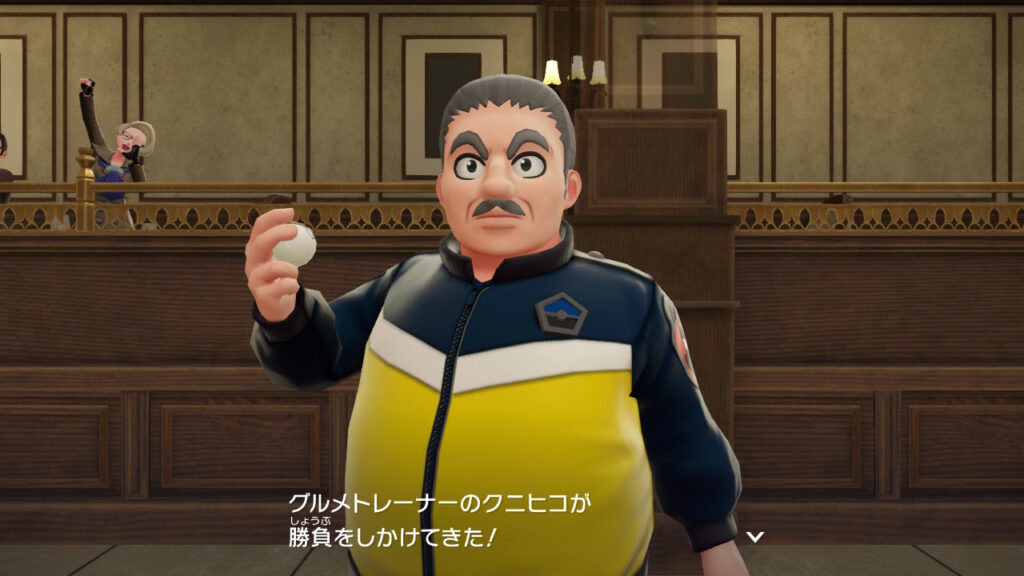
Task: Advance dialogue with the down arrow indicator
Action: pyautogui.click(x=755, y=537)
